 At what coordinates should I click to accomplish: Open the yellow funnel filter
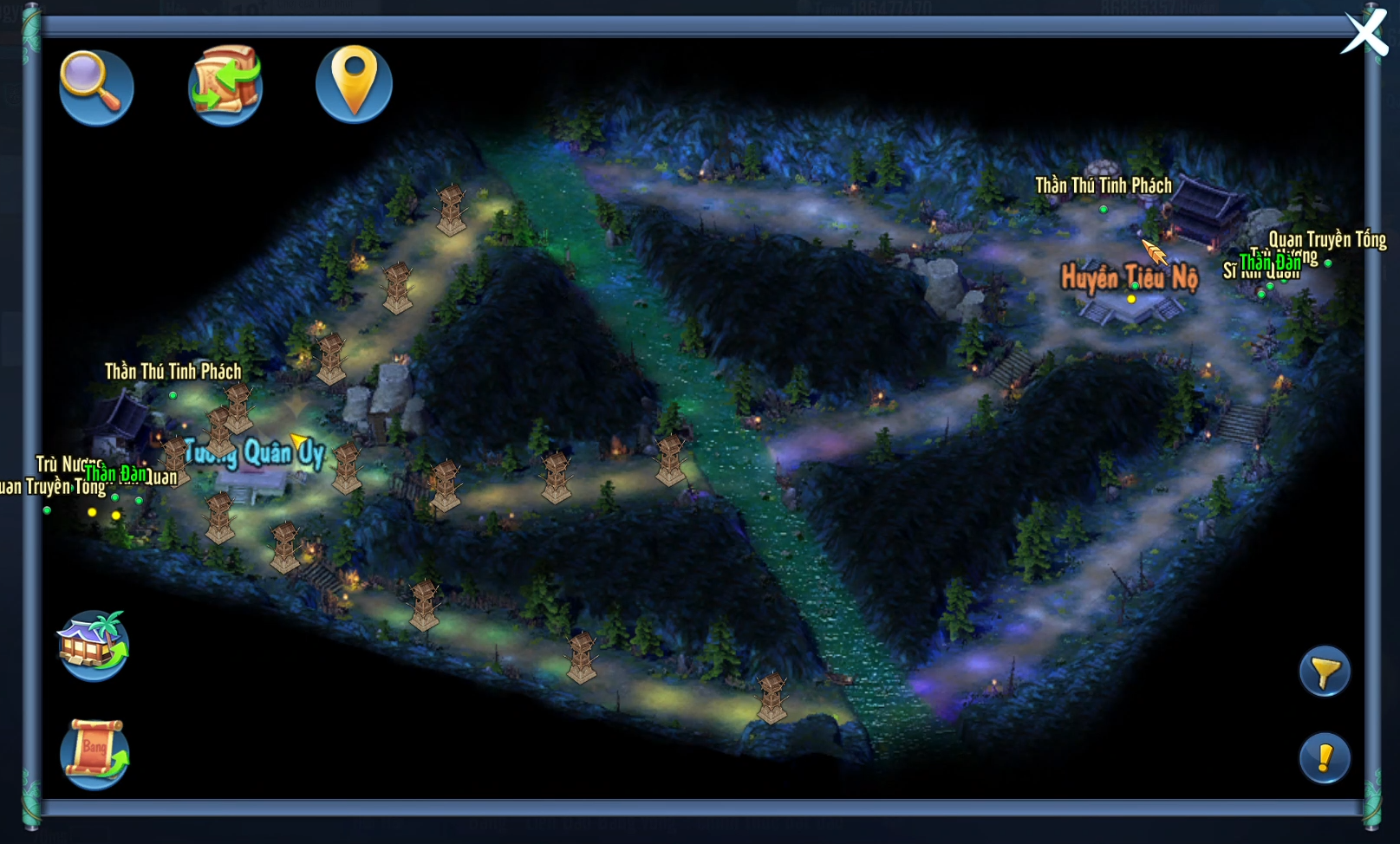(x=1324, y=672)
